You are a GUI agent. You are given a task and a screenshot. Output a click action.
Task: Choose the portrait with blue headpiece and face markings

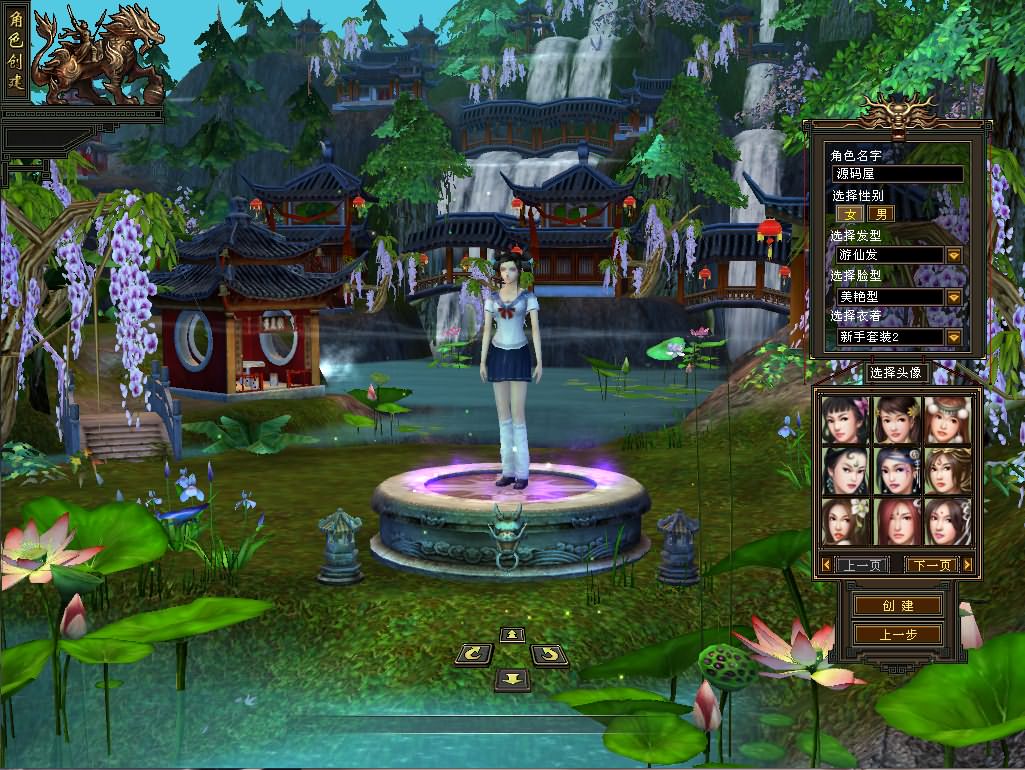click(894, 471)
